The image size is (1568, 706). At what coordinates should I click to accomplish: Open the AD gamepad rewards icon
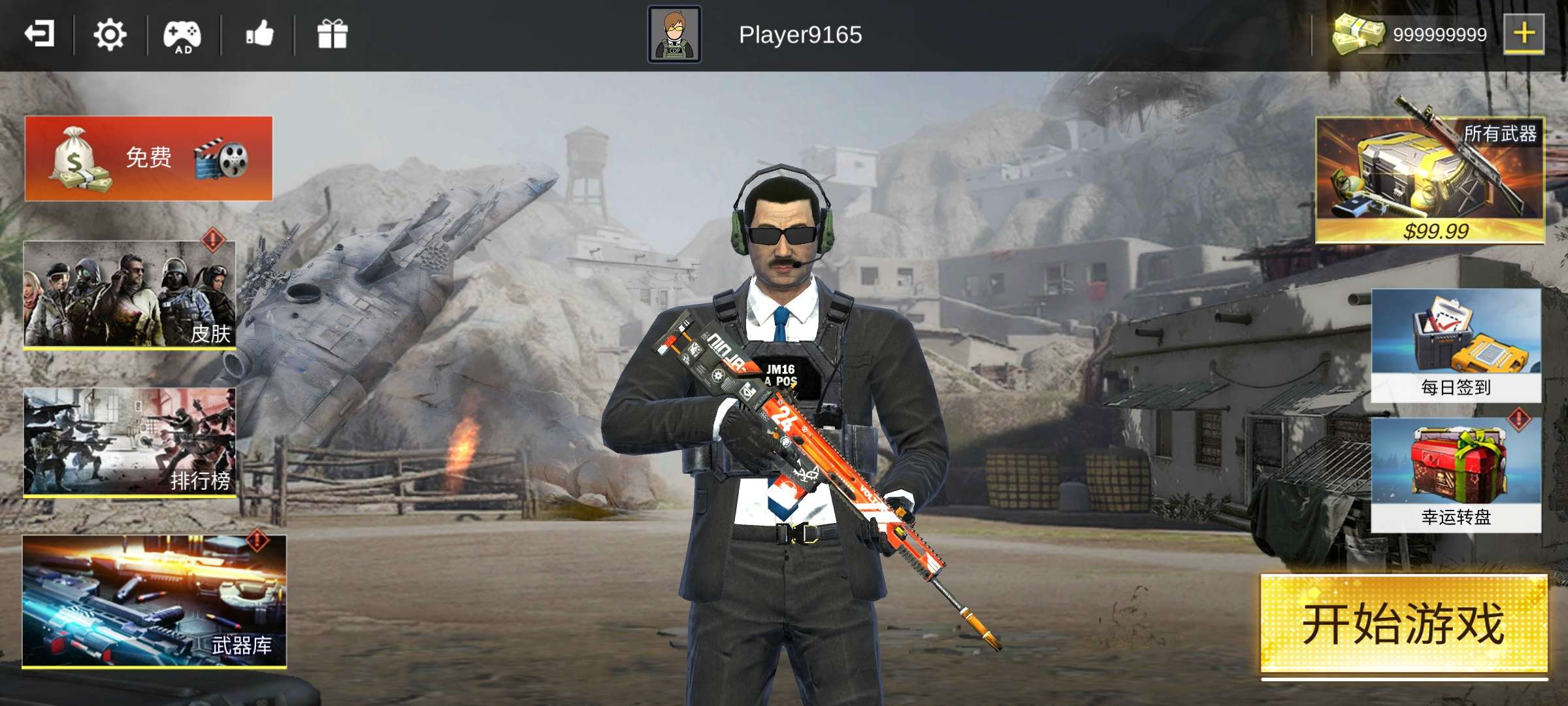184,36
